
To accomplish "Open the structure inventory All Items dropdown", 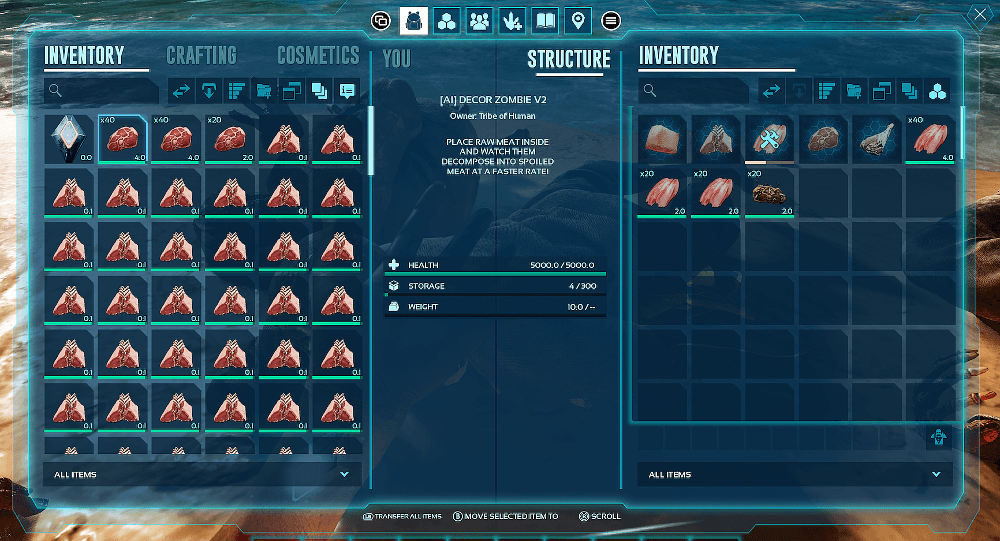I will 795,474.
